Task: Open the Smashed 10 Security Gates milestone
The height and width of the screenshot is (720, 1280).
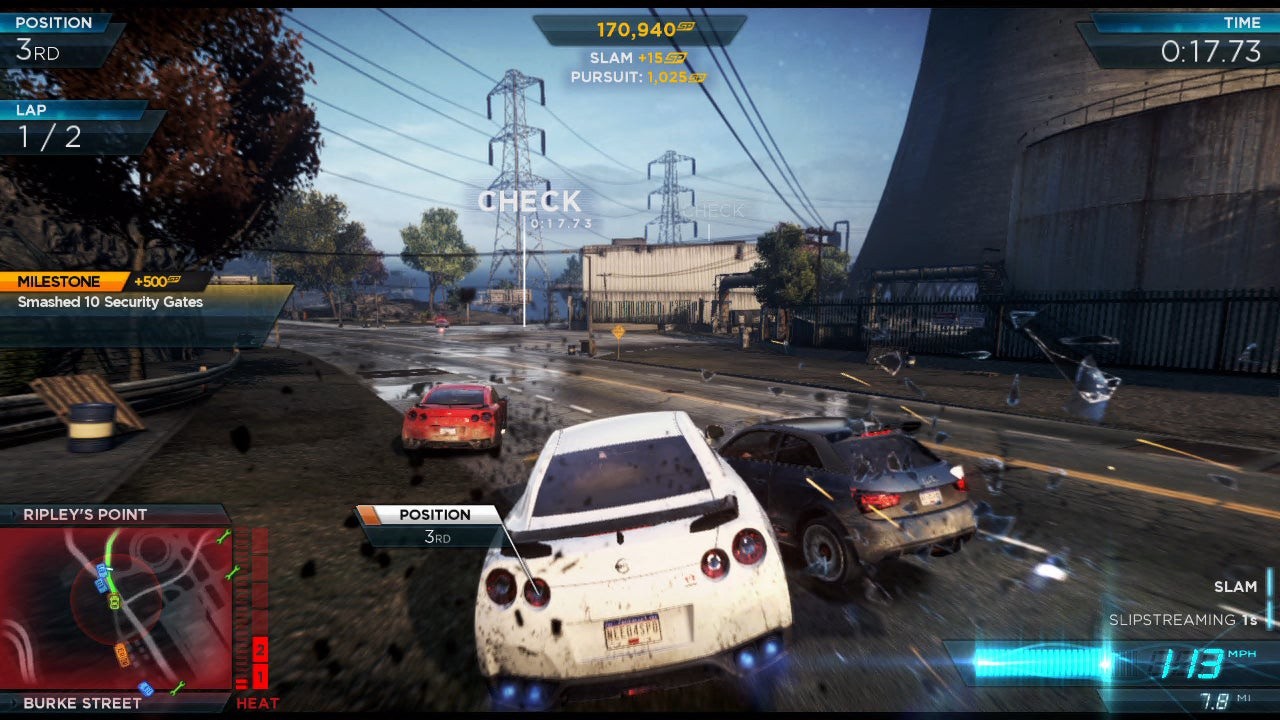Action: pyautogui.click(x=110, y=302)
